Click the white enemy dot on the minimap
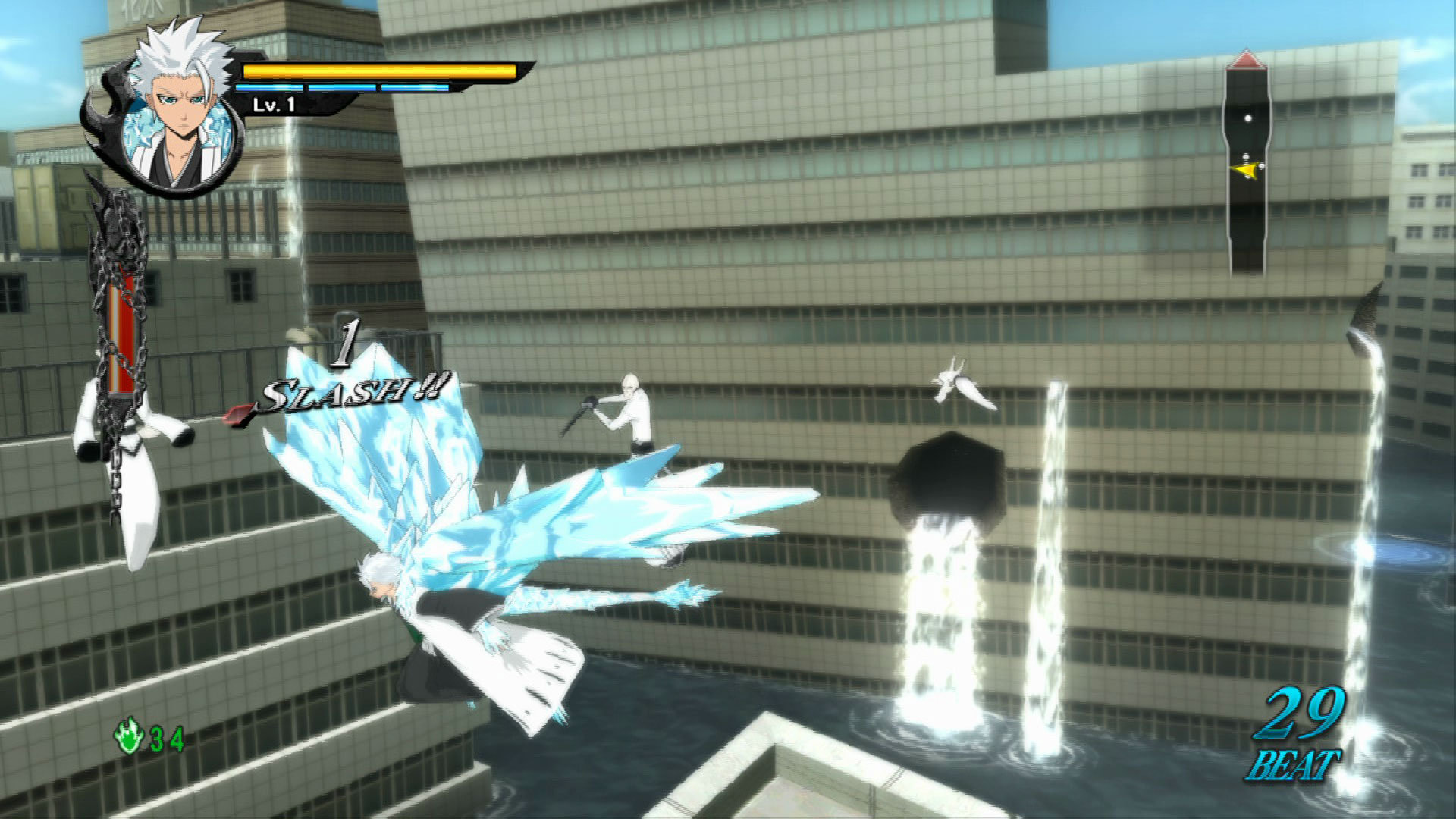The image size is (1456, 819). coord(1248,118)
